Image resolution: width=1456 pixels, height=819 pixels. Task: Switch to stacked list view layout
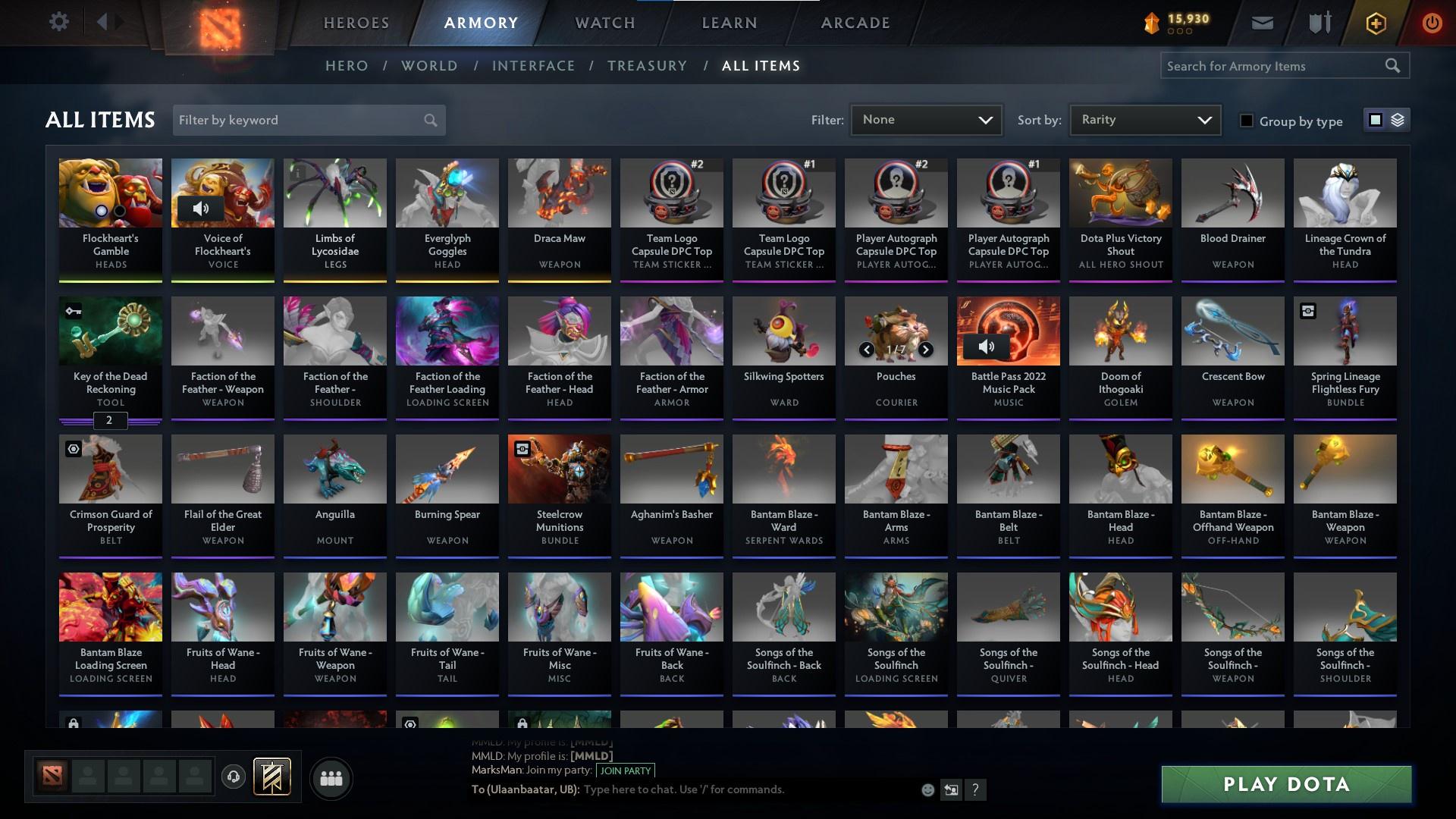(1399, 120)
